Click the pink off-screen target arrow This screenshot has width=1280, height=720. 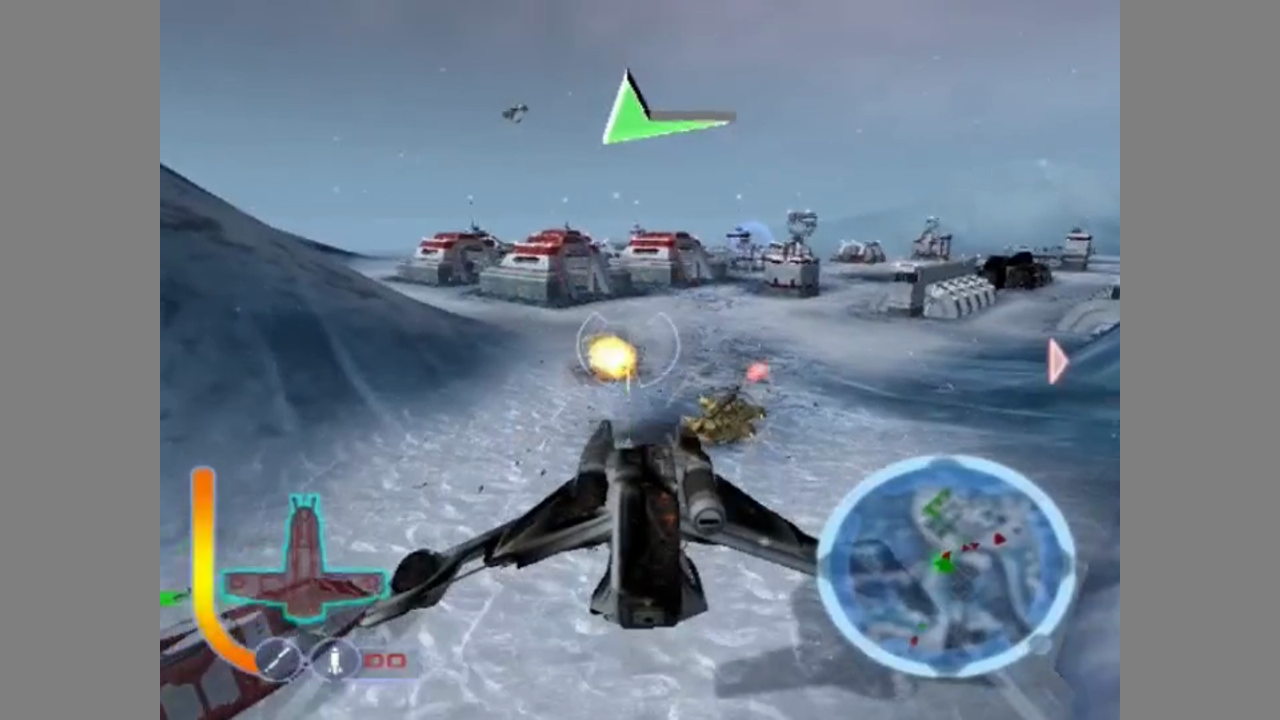[x=1057, y=362]
